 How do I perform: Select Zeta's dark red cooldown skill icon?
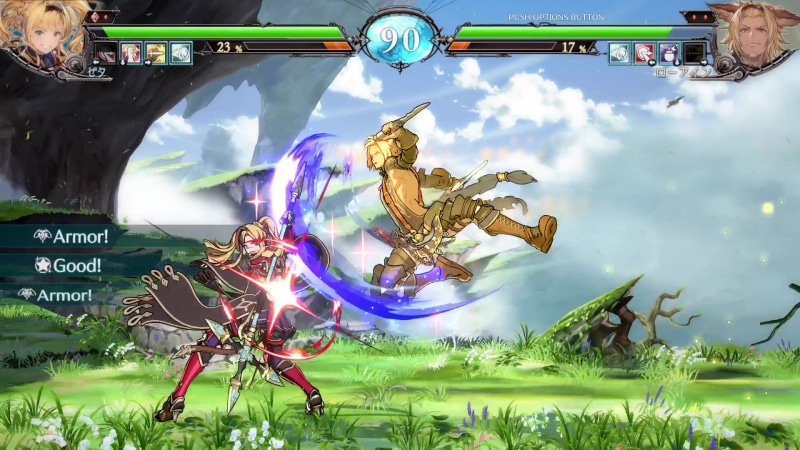tap(107, 53)
